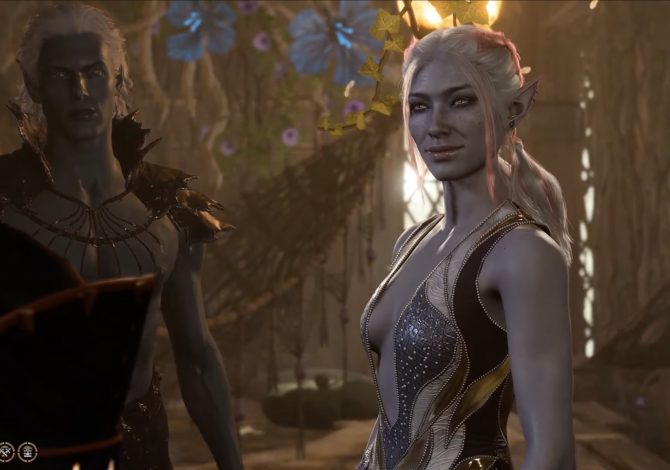
Task: Click the crossed swords attack icon
Action: point(7,452)
